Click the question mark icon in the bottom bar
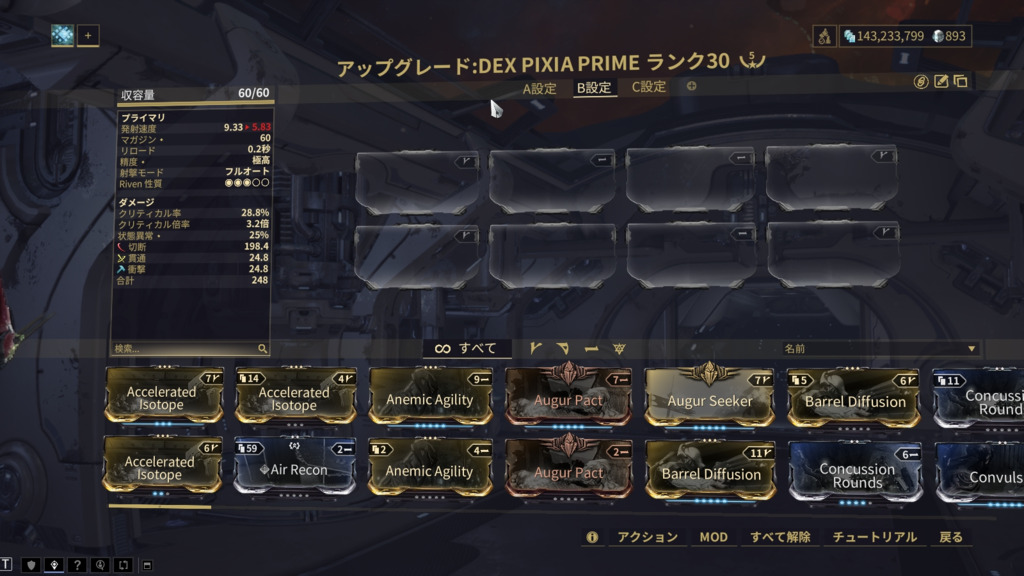Image resolution: width=1024 pixels, height=576 pixels. coord(77,565)
